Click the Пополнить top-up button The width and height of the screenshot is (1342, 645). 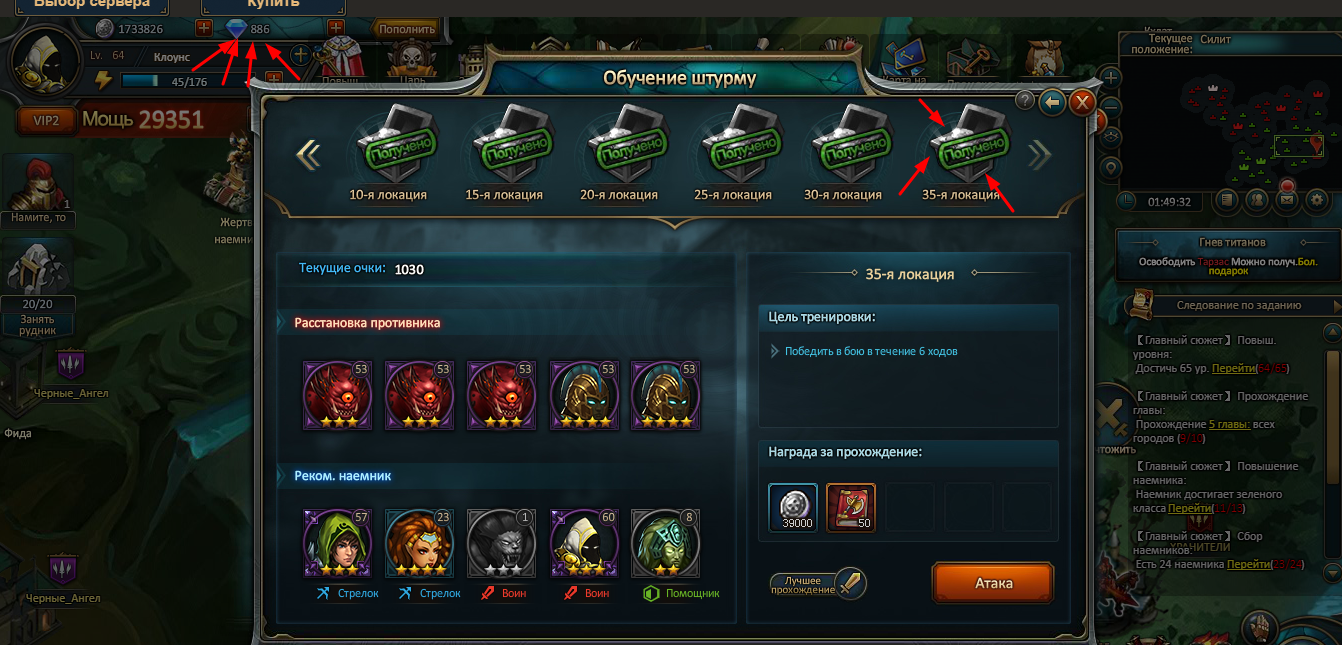pyautogui.click(x=406, y=29)
